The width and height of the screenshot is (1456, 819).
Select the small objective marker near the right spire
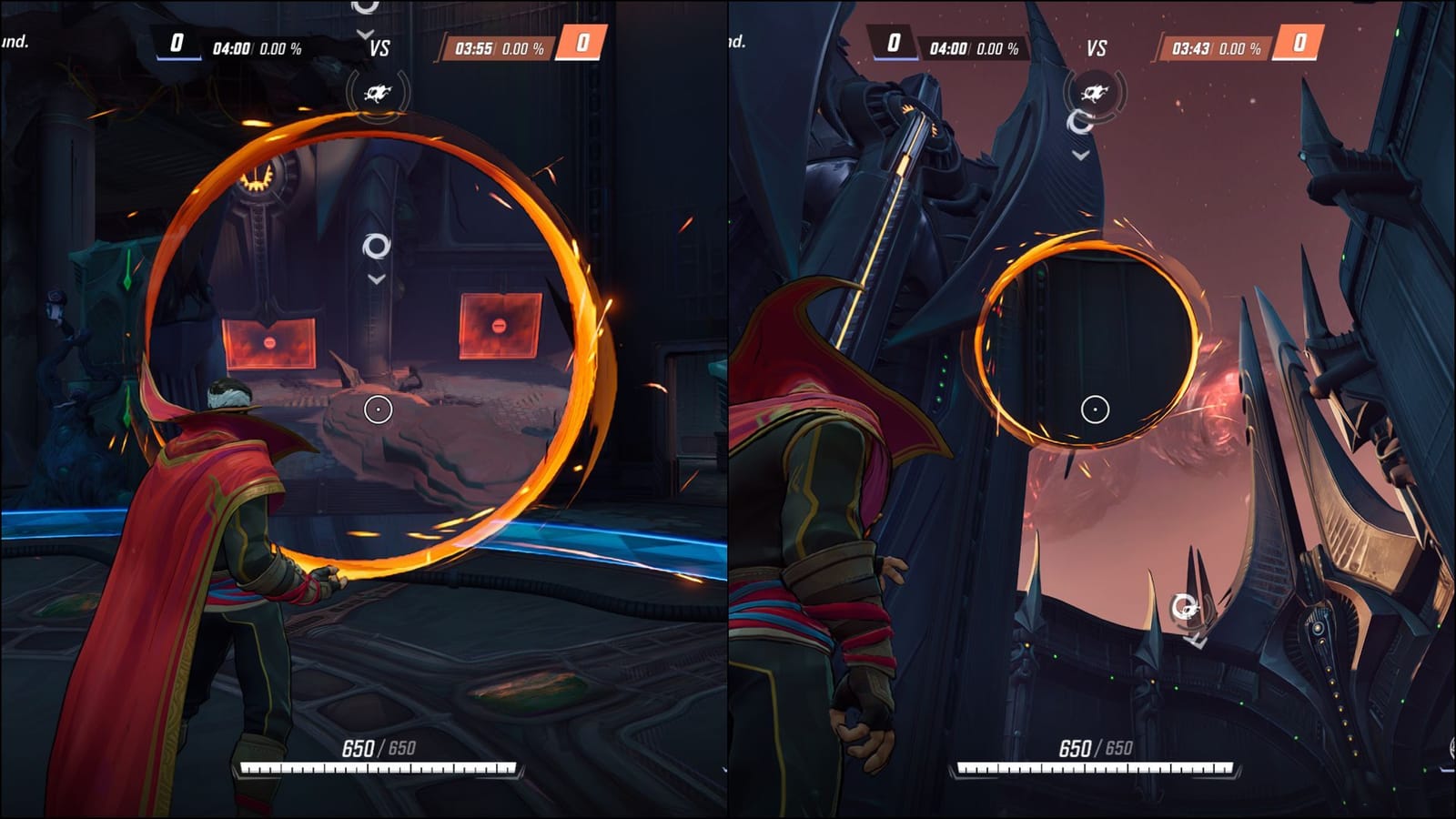1184,605
